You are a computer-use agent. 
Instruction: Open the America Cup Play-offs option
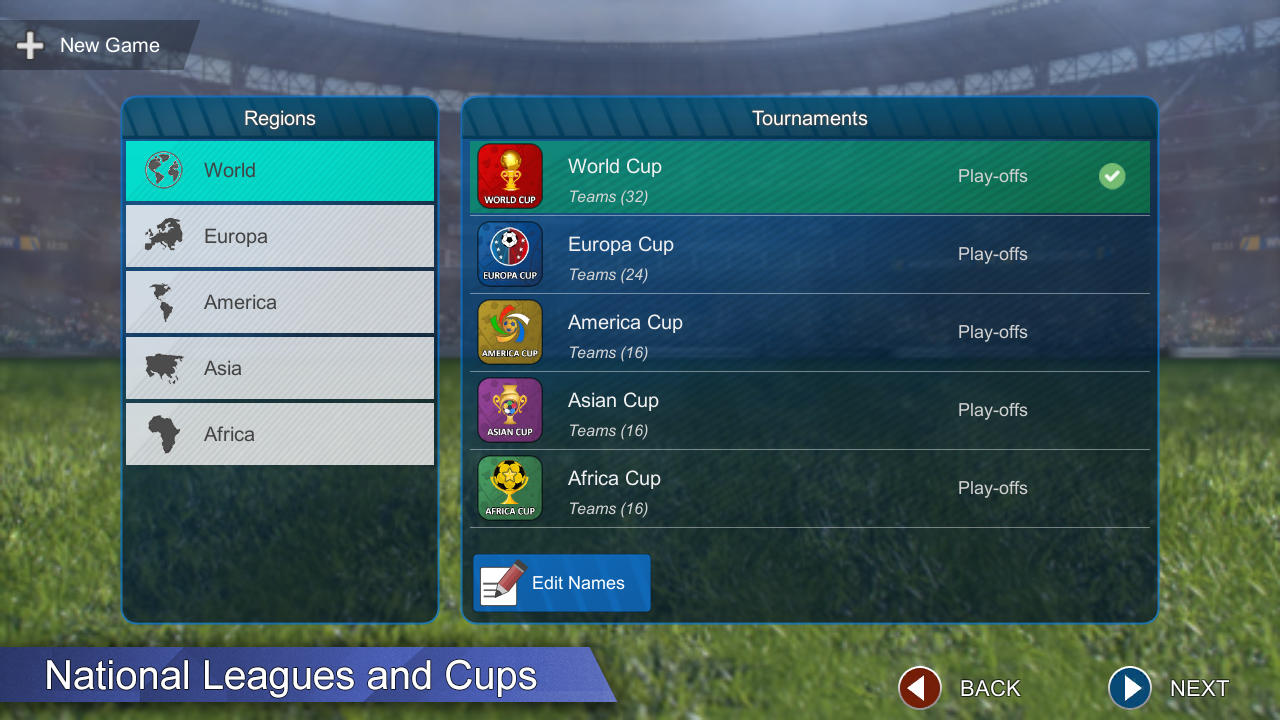(992, 332)
